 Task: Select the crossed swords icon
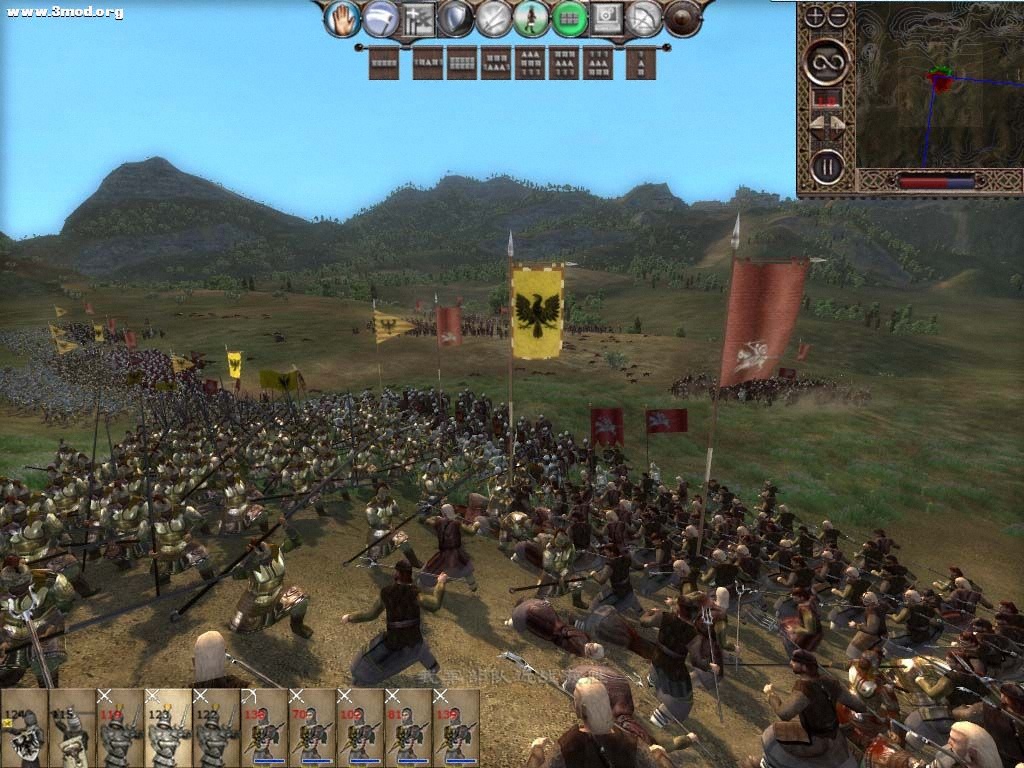[x=494, y=18]
